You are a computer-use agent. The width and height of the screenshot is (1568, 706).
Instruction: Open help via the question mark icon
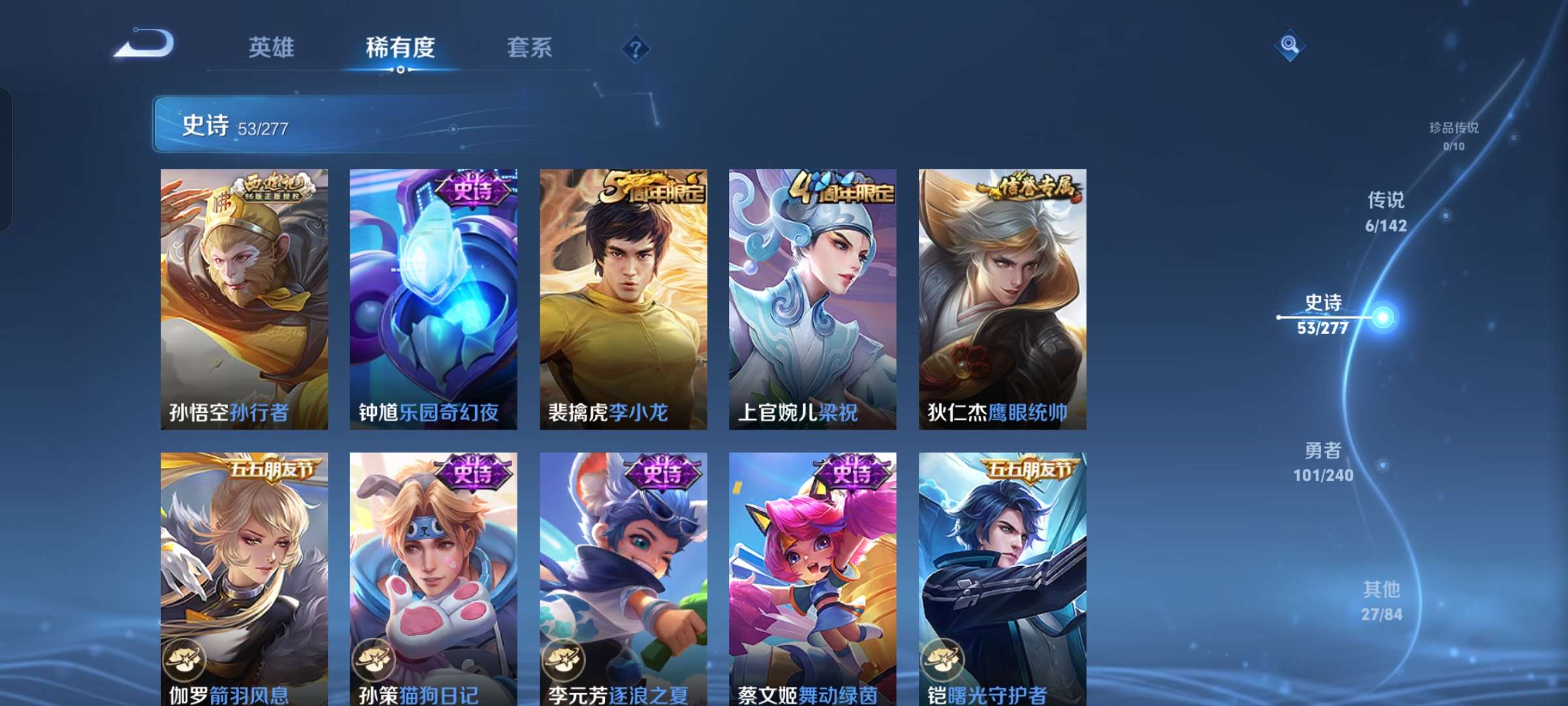pyautogui.click(x=636, y=48)
